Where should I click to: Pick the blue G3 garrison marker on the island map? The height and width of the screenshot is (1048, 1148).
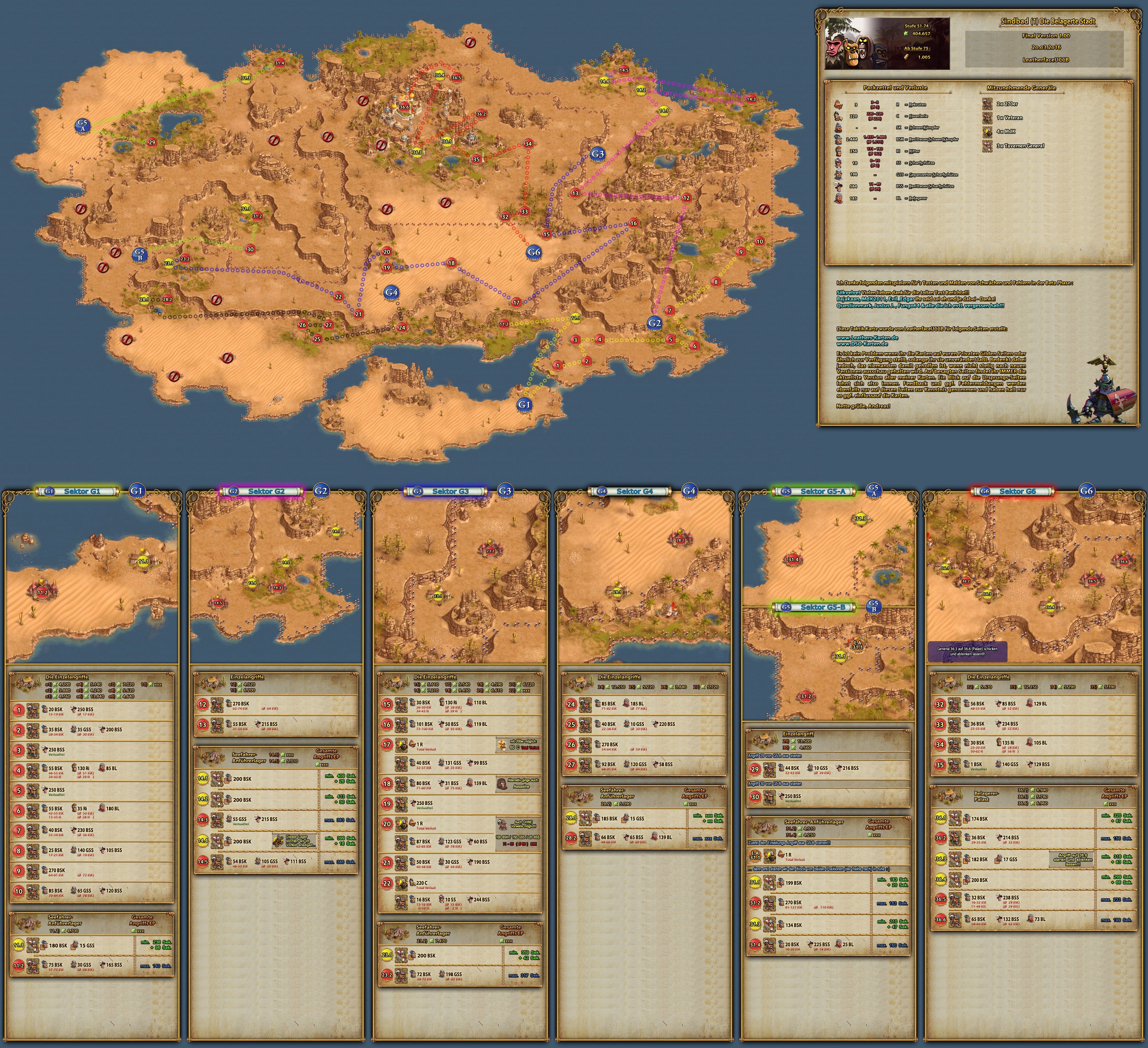[597, 154]
